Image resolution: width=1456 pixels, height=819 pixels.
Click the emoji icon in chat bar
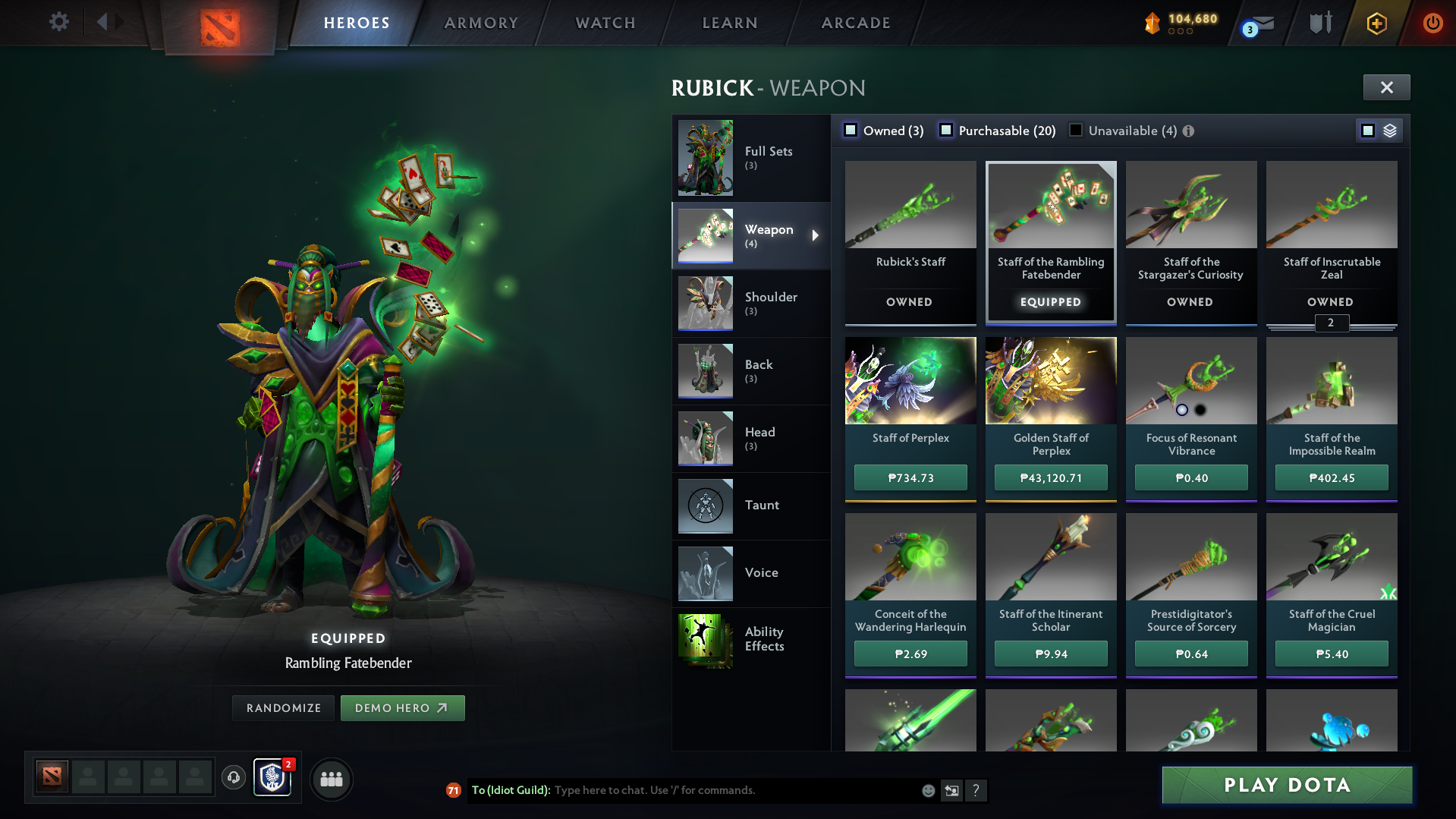pyautogui.click(x=928, y=790)
